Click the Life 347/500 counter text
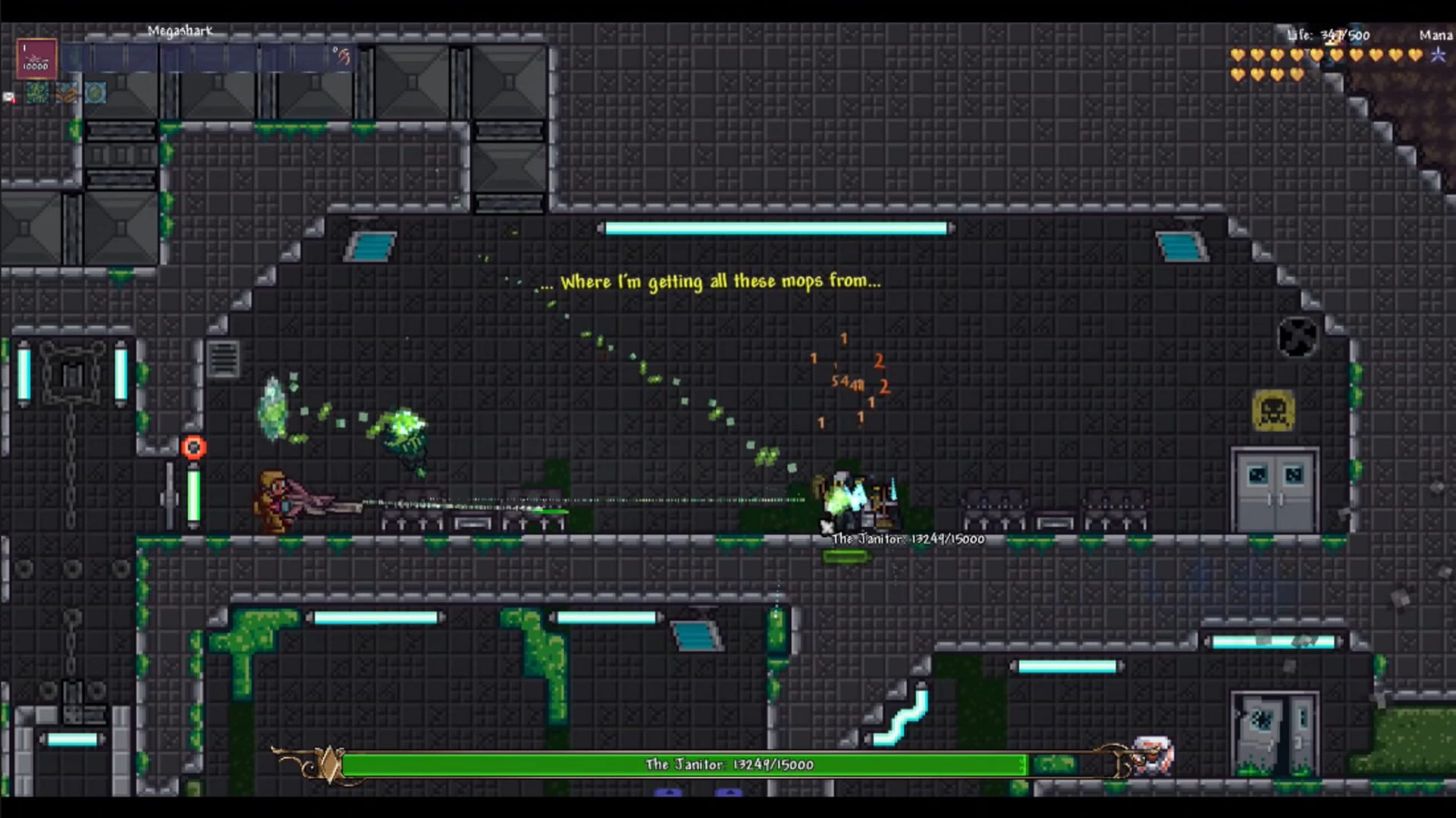 tap(1327, 34)
